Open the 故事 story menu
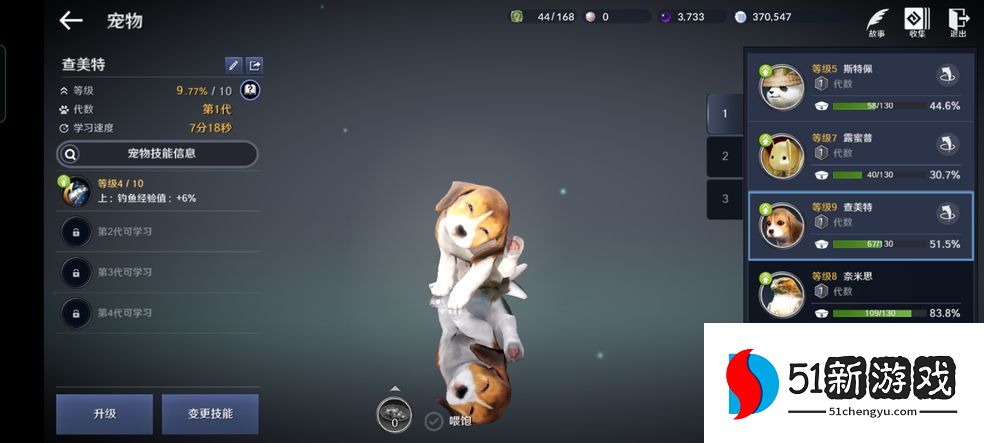This screenshot has height=443, width=984. click(877, 22)
